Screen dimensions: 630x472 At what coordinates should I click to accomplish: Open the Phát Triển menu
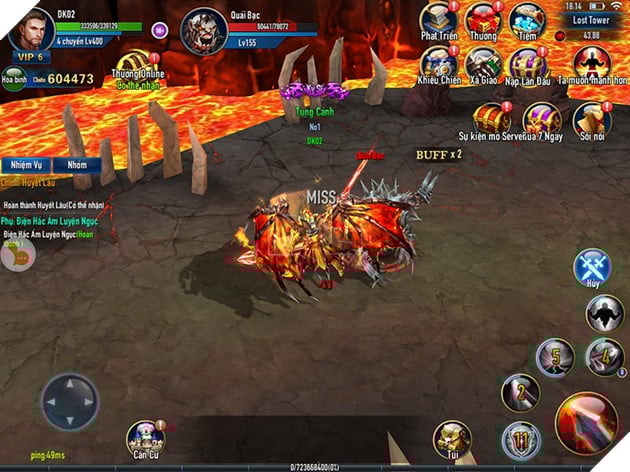438,22
